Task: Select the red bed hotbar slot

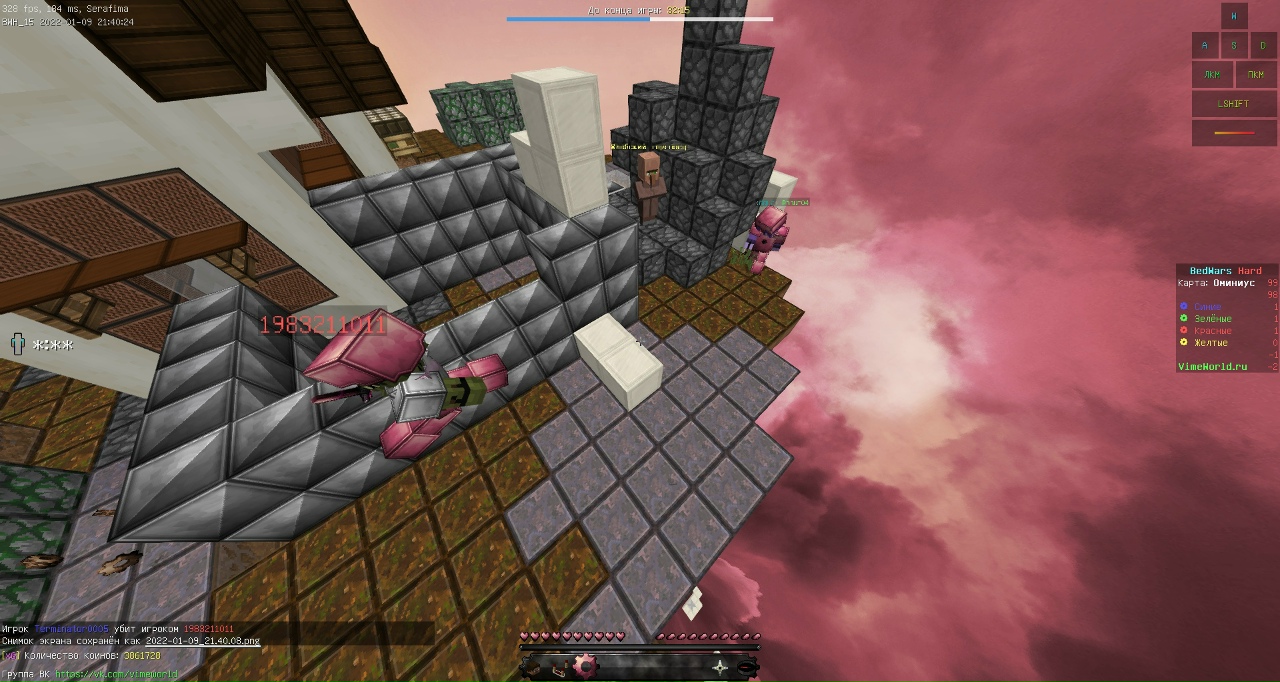Action: pyautogui.click(x=559, y=667)
